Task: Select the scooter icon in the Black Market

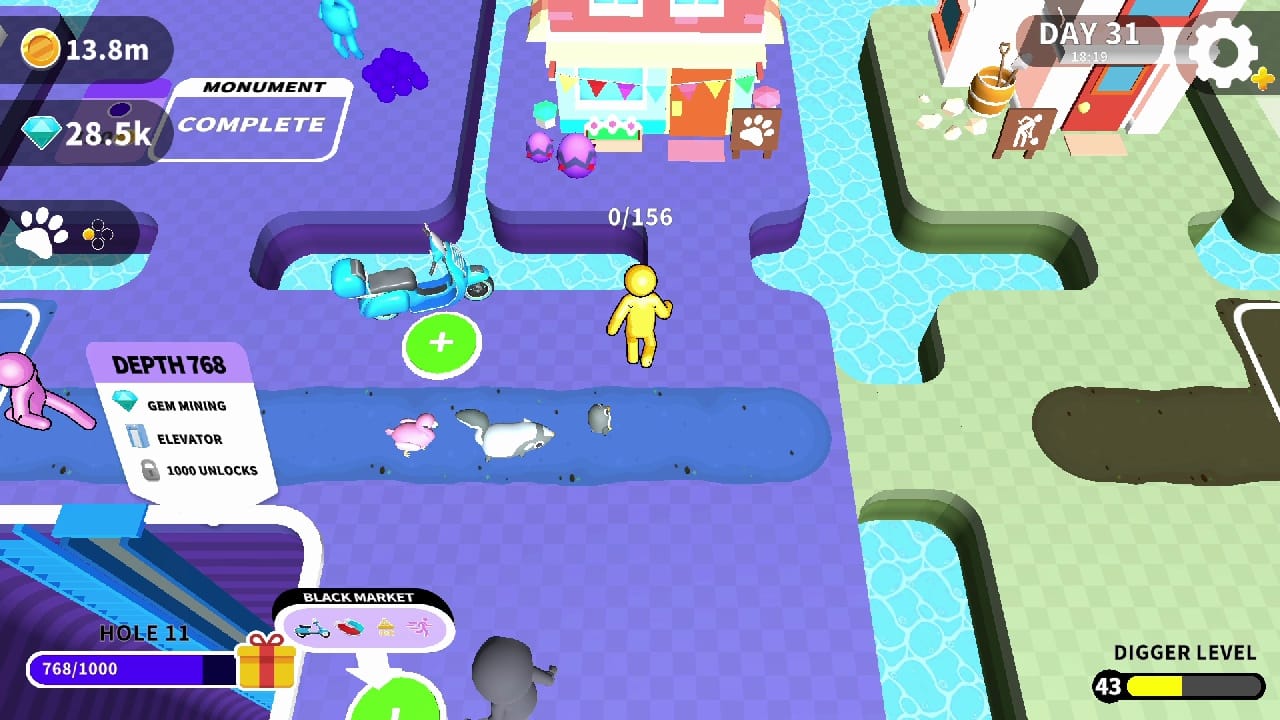Action: click(x=313, y=628)
